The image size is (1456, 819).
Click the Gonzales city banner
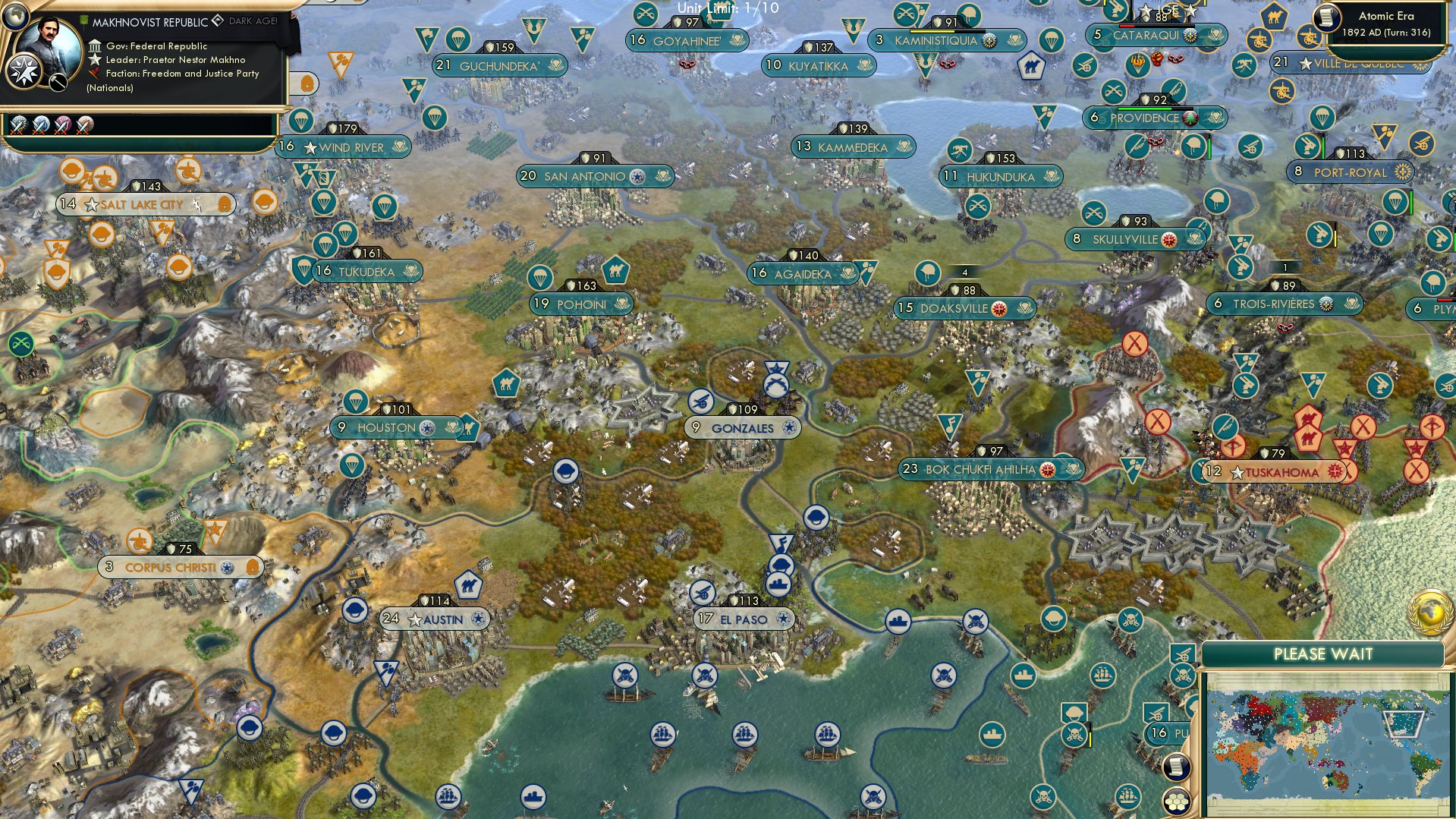[743, 428]
